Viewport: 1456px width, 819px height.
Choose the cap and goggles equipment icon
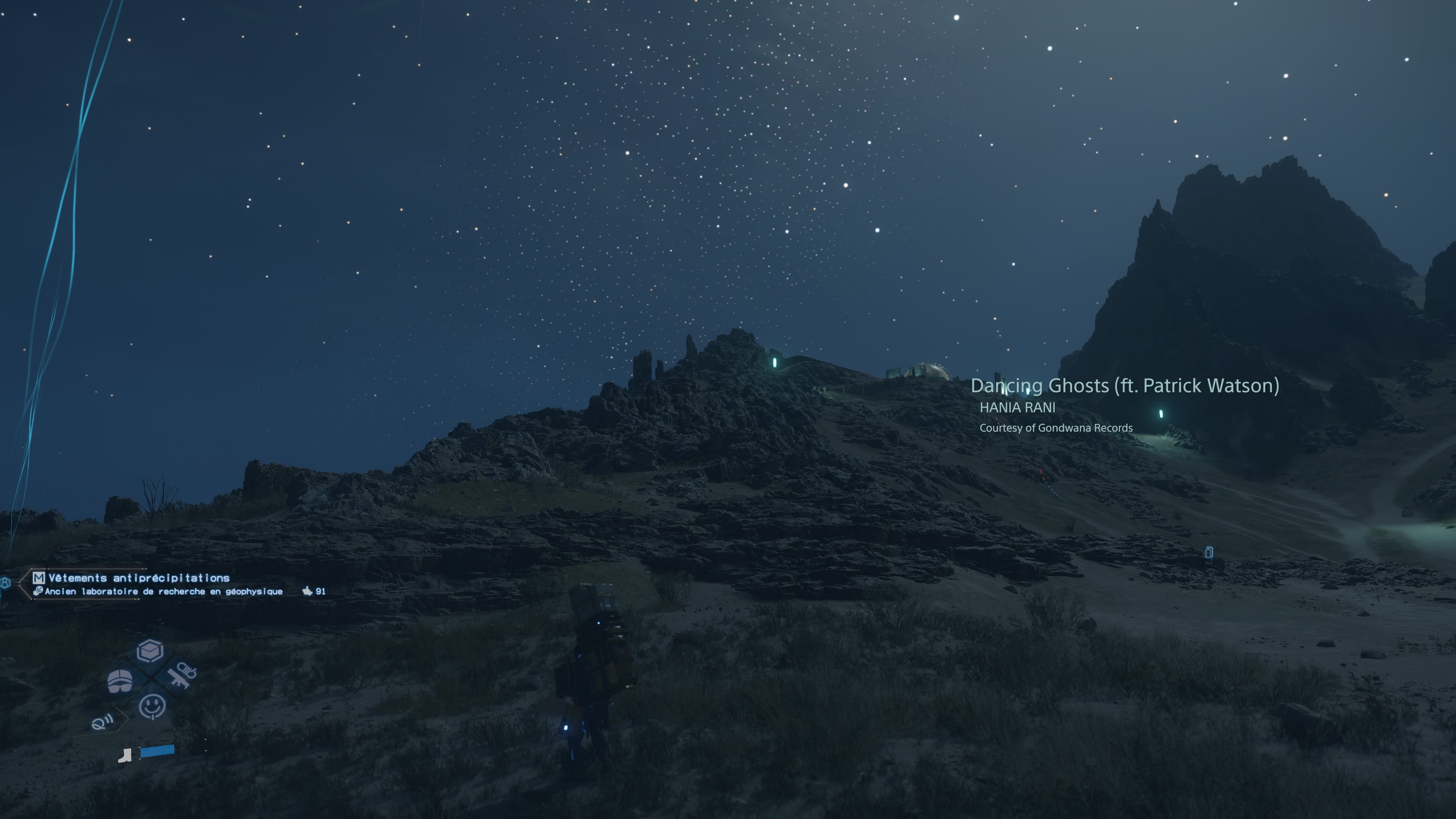(120, 681)
